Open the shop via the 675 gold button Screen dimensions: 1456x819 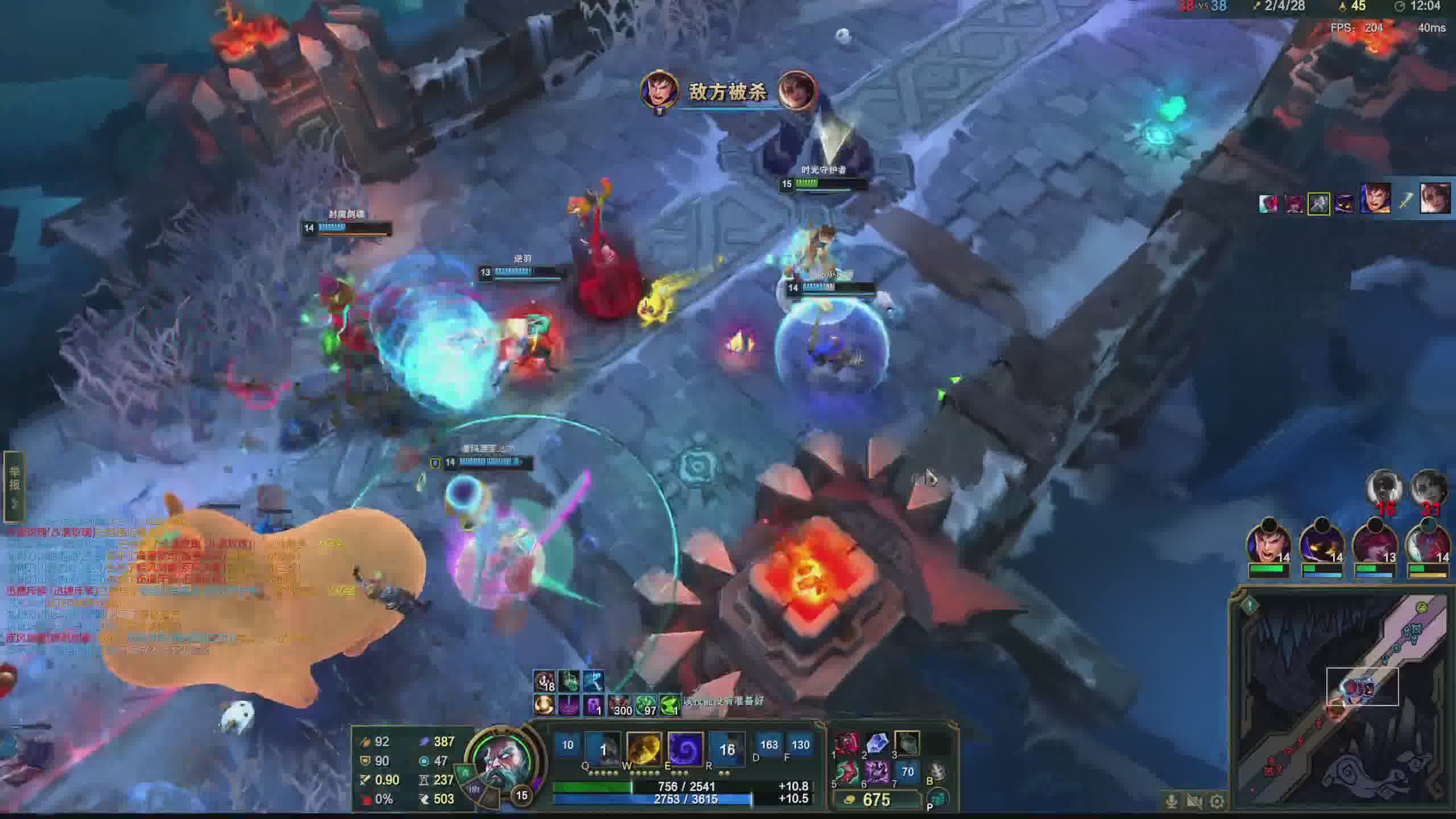click(875, 800)
